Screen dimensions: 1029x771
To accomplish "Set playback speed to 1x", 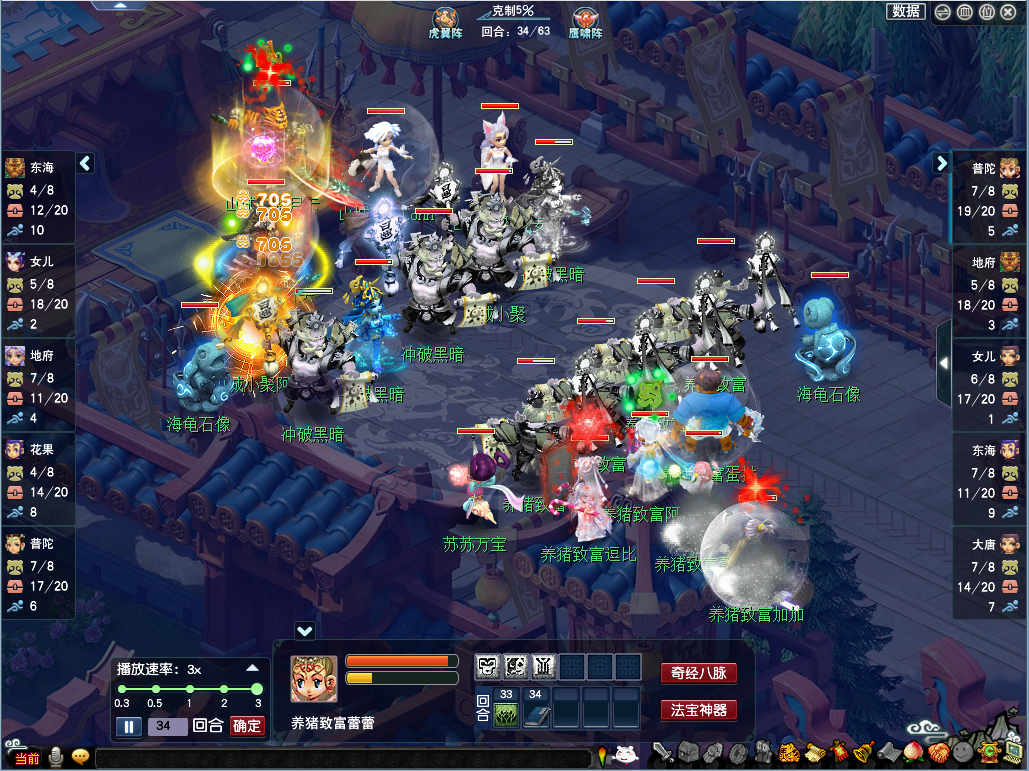I will click(x=189, y=689).
